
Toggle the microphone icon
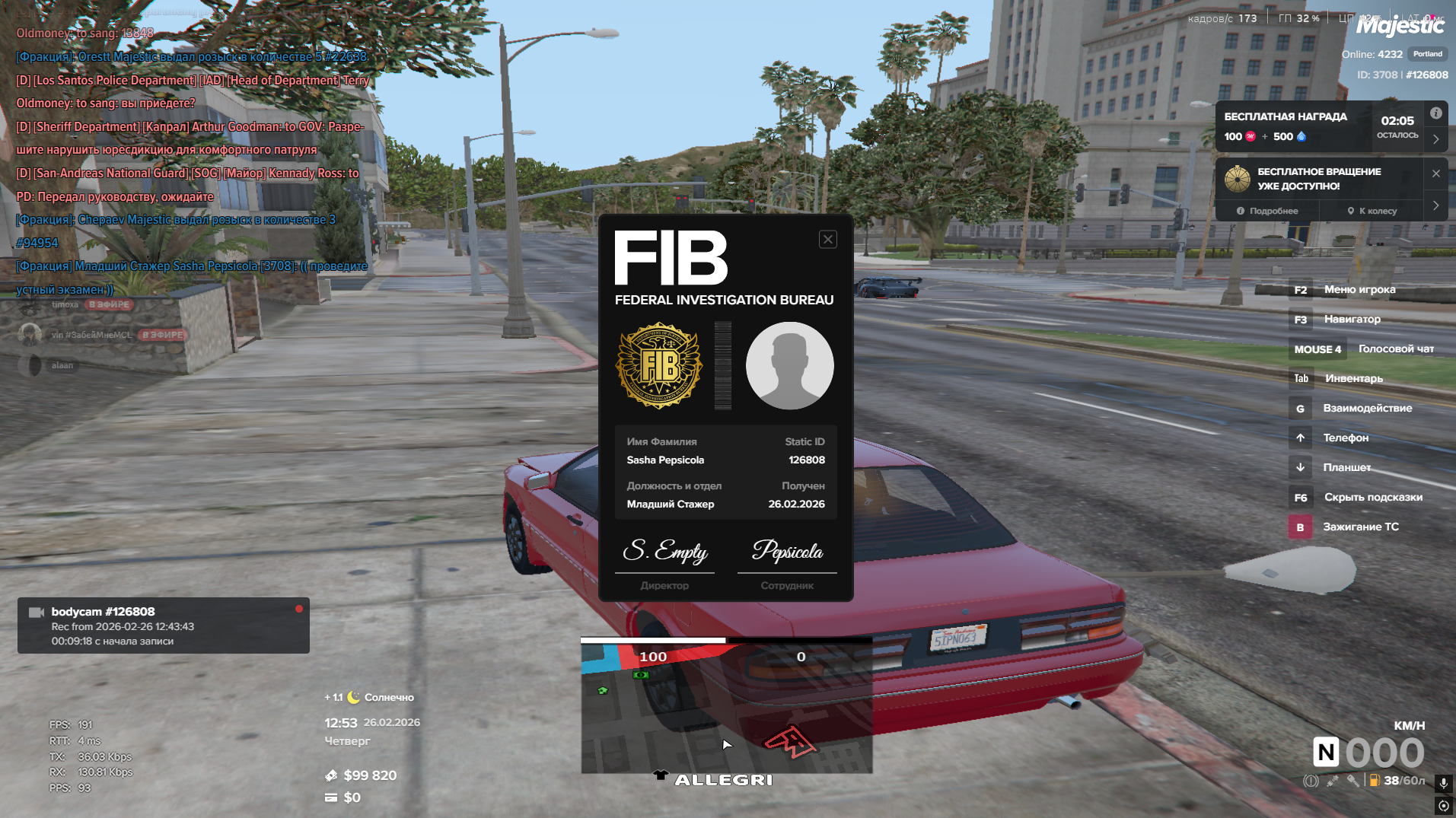1443,783
